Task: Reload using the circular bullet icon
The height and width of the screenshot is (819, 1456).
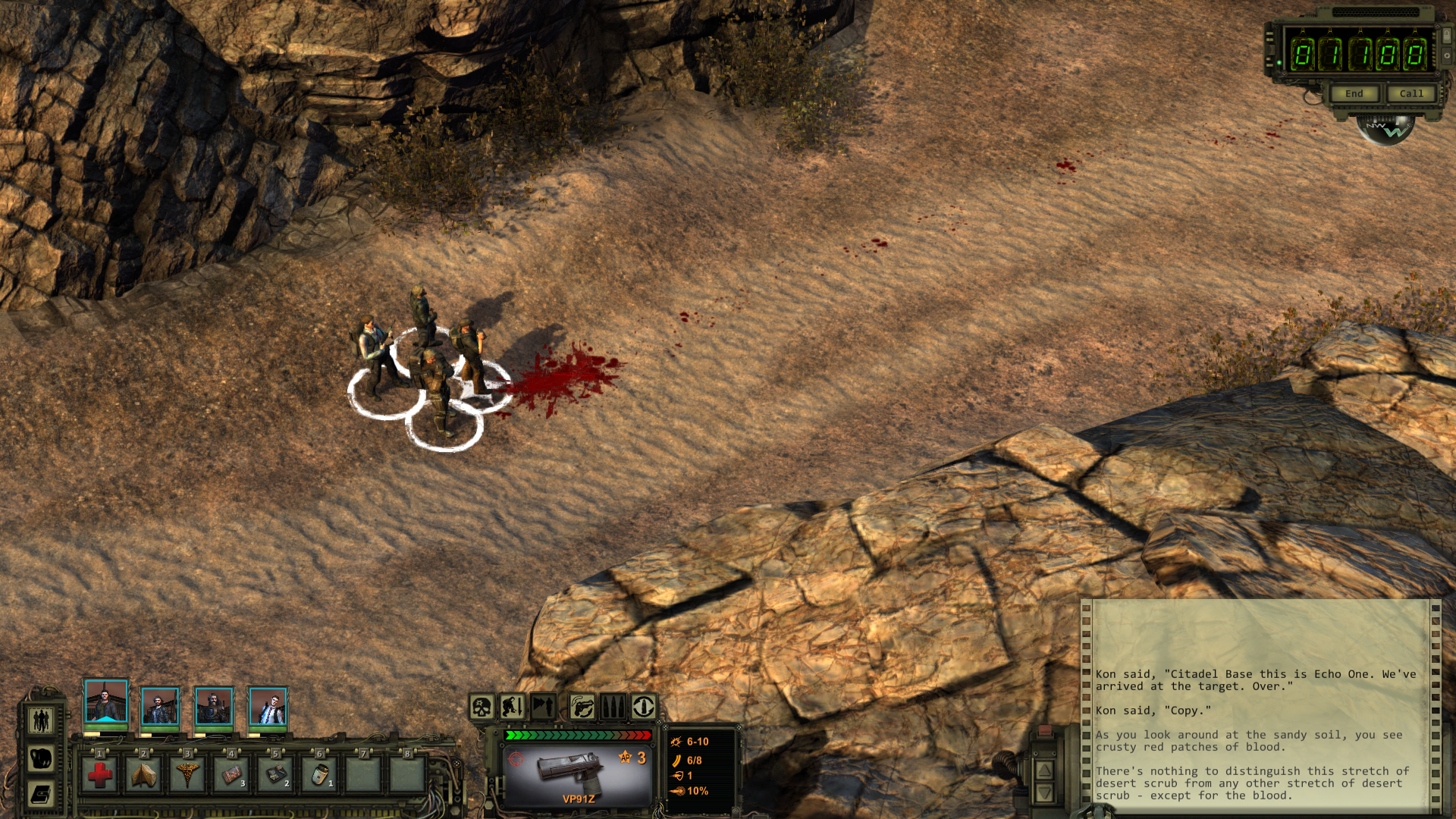Action: [x=644, y=708]
